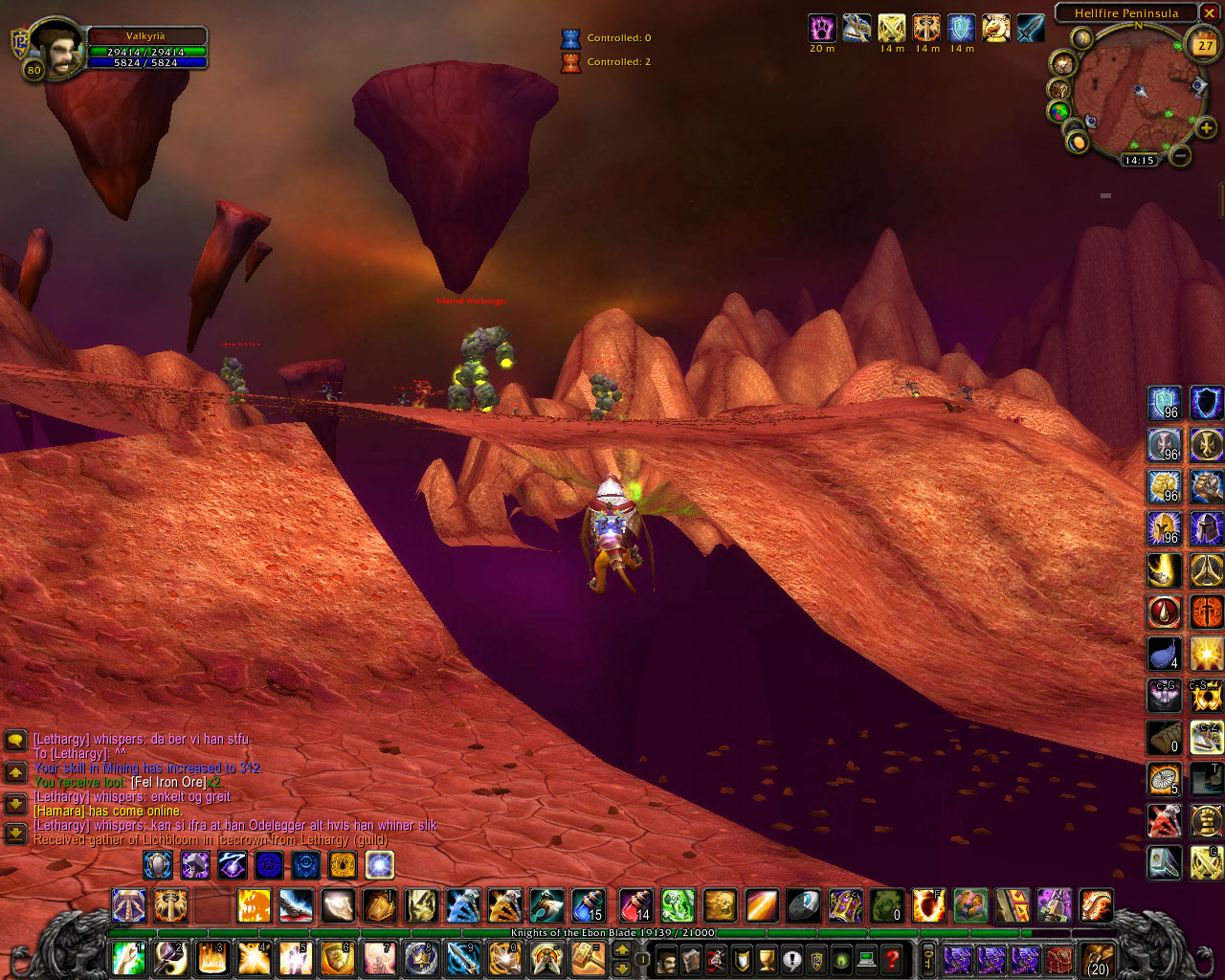Use the red potion with 14 charges
1225x980 pixels.
(635, 904)
